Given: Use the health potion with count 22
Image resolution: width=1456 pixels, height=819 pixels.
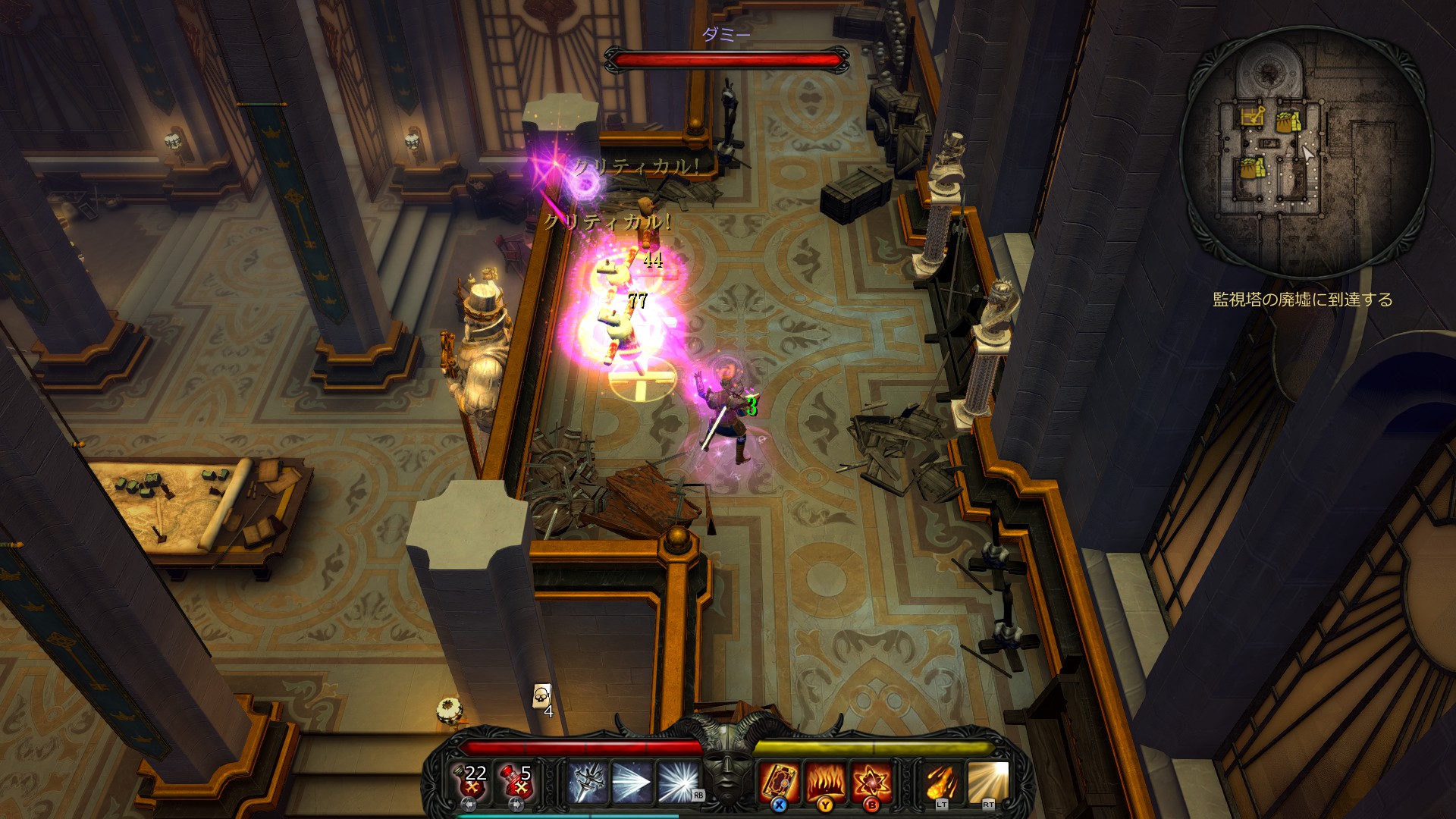Looking at the screenshot, I should coord(471,782).
